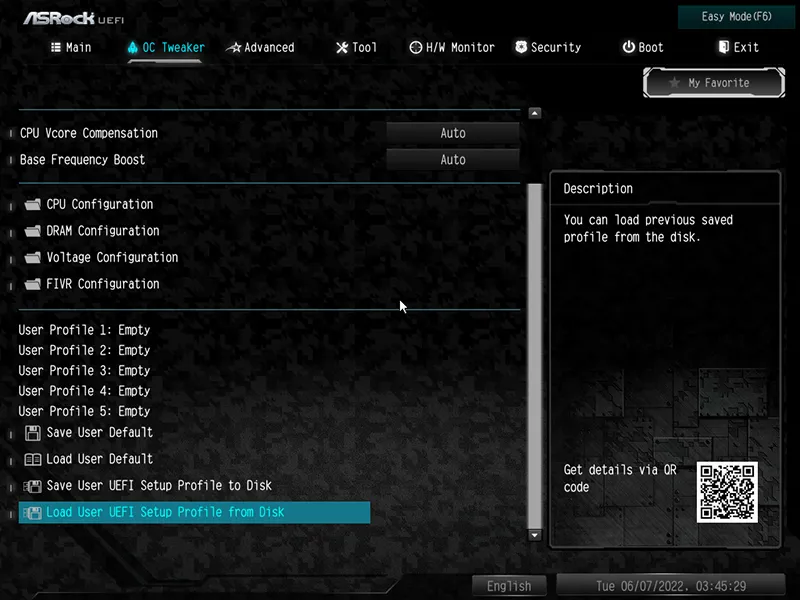Image resolution: width=800 pixels, height=600 pixels.
Task: Change the CPU Vcore Compensation value
Action: click(x=453, y=133)
